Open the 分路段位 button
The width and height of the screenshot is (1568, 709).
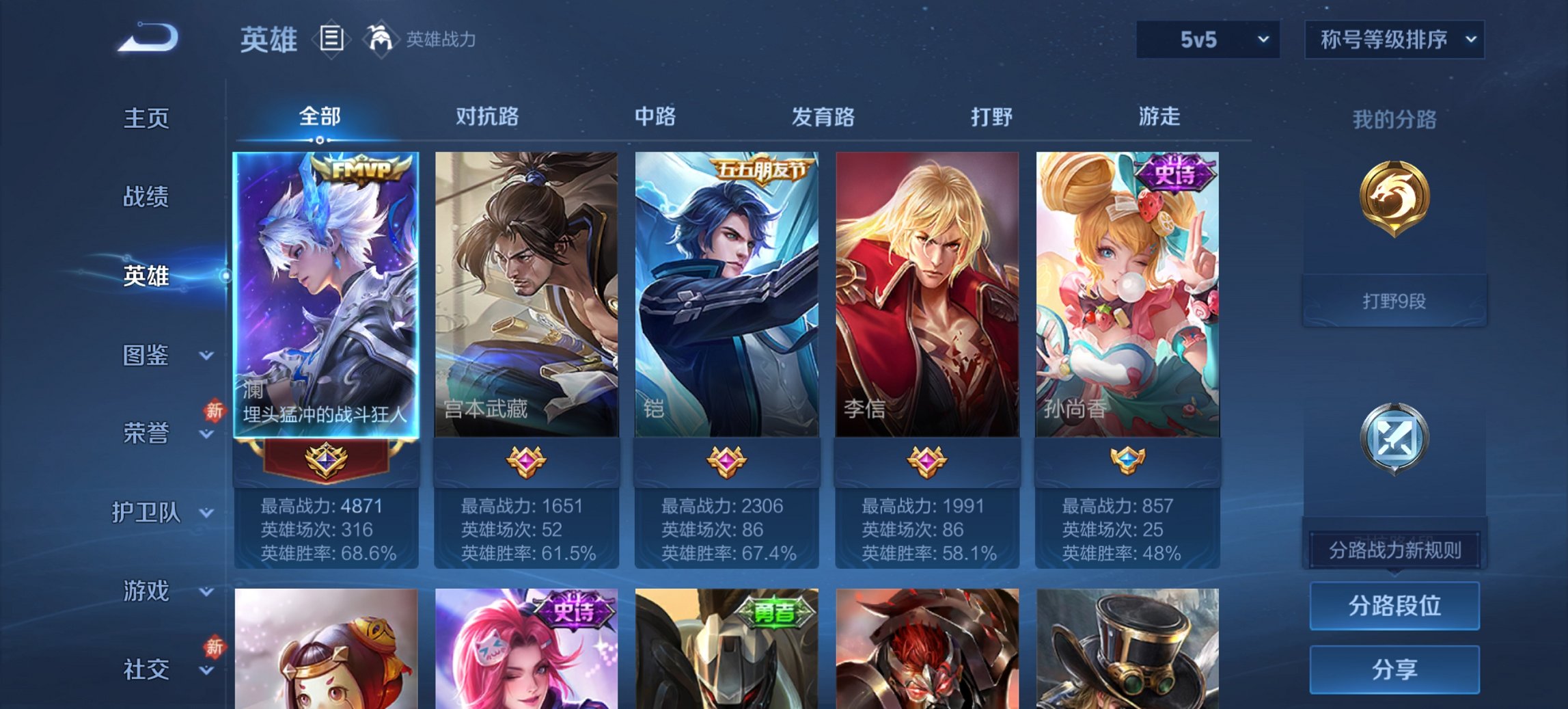pyautogui.click(x=1394, y=606)
